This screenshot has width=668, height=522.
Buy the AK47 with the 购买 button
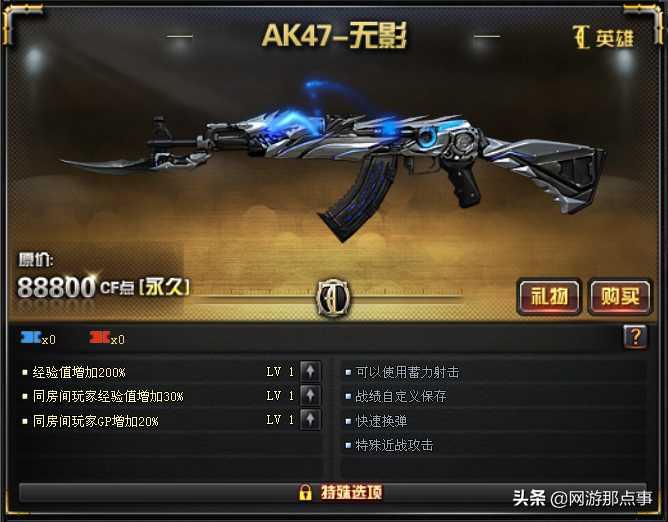point(619,296)
